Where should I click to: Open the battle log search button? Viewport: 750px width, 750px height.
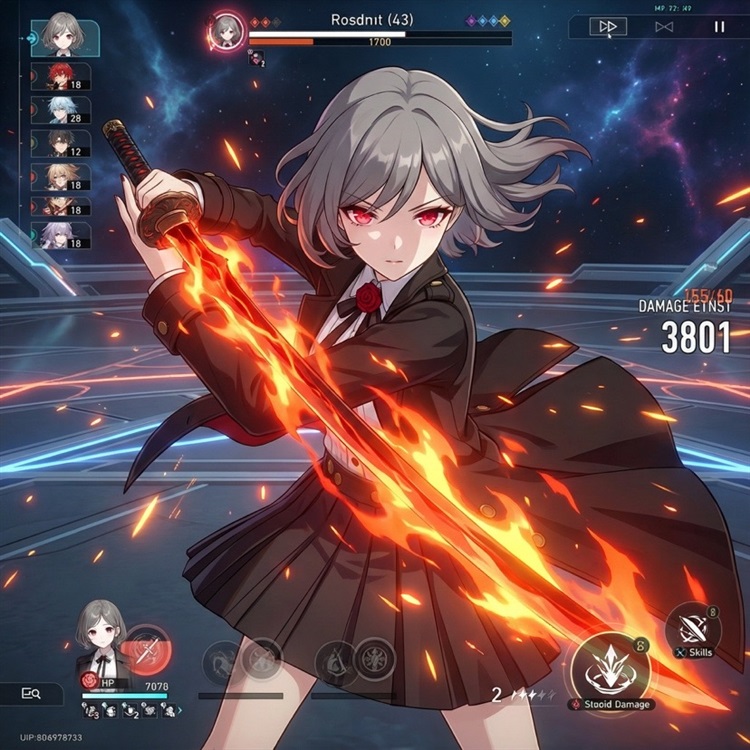click(x=30, y=693)
